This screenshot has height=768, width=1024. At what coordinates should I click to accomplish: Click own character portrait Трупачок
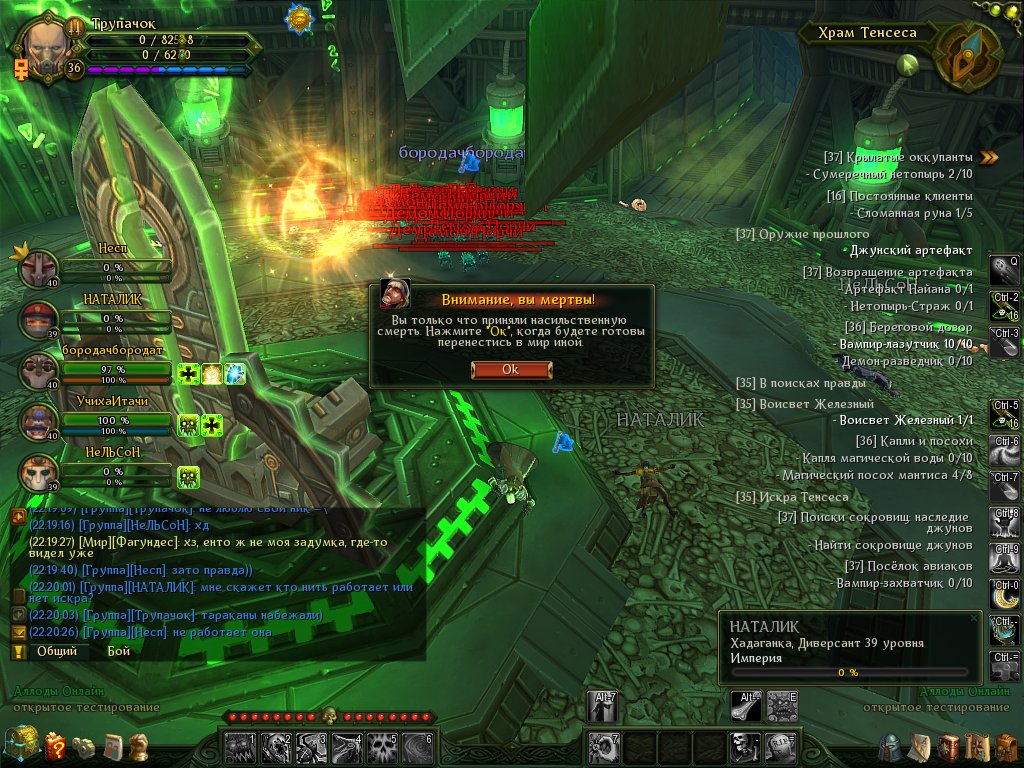coord(46,45)
